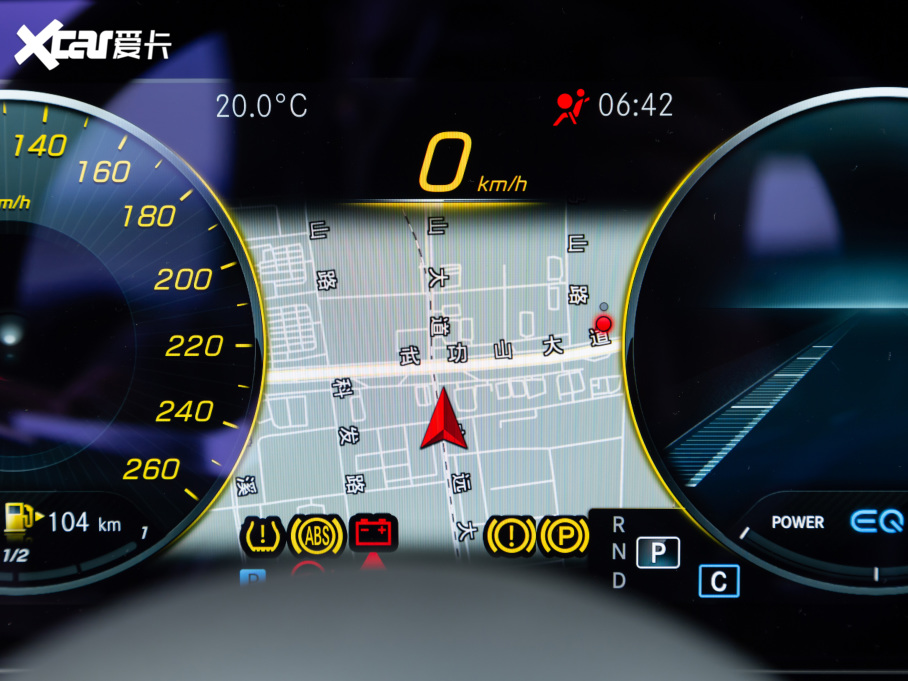Viewport: 908px width, 681px height.
Task: Tap the red battery warning icon
Action: pyautogui.click(x=375, y=533)
